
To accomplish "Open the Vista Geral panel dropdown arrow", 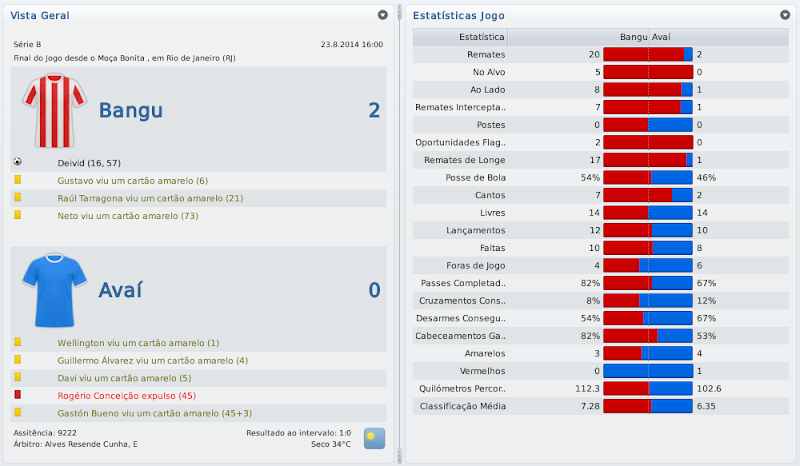I will [382, 15].
